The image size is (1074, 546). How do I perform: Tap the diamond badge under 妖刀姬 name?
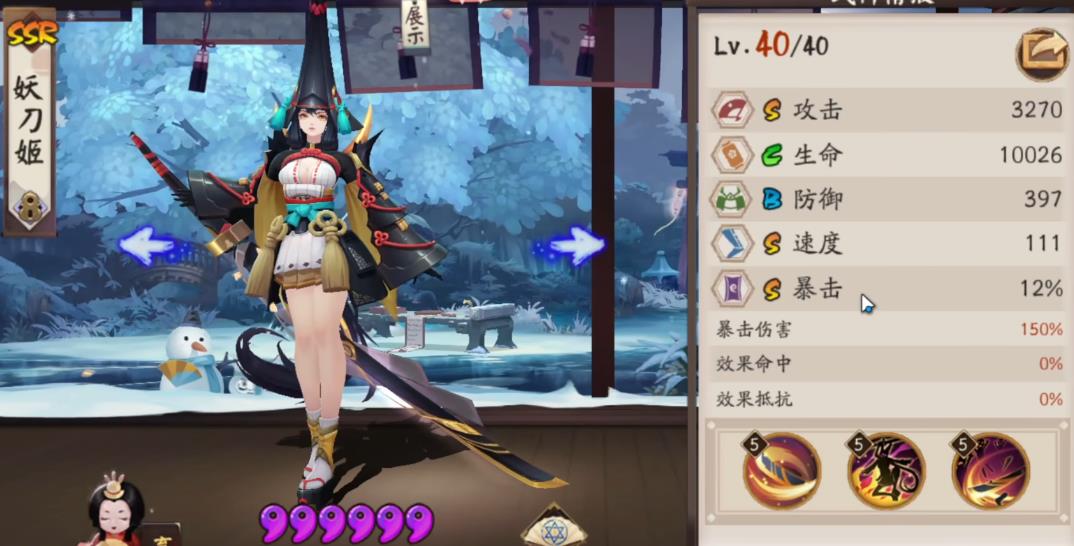[28, 211]
